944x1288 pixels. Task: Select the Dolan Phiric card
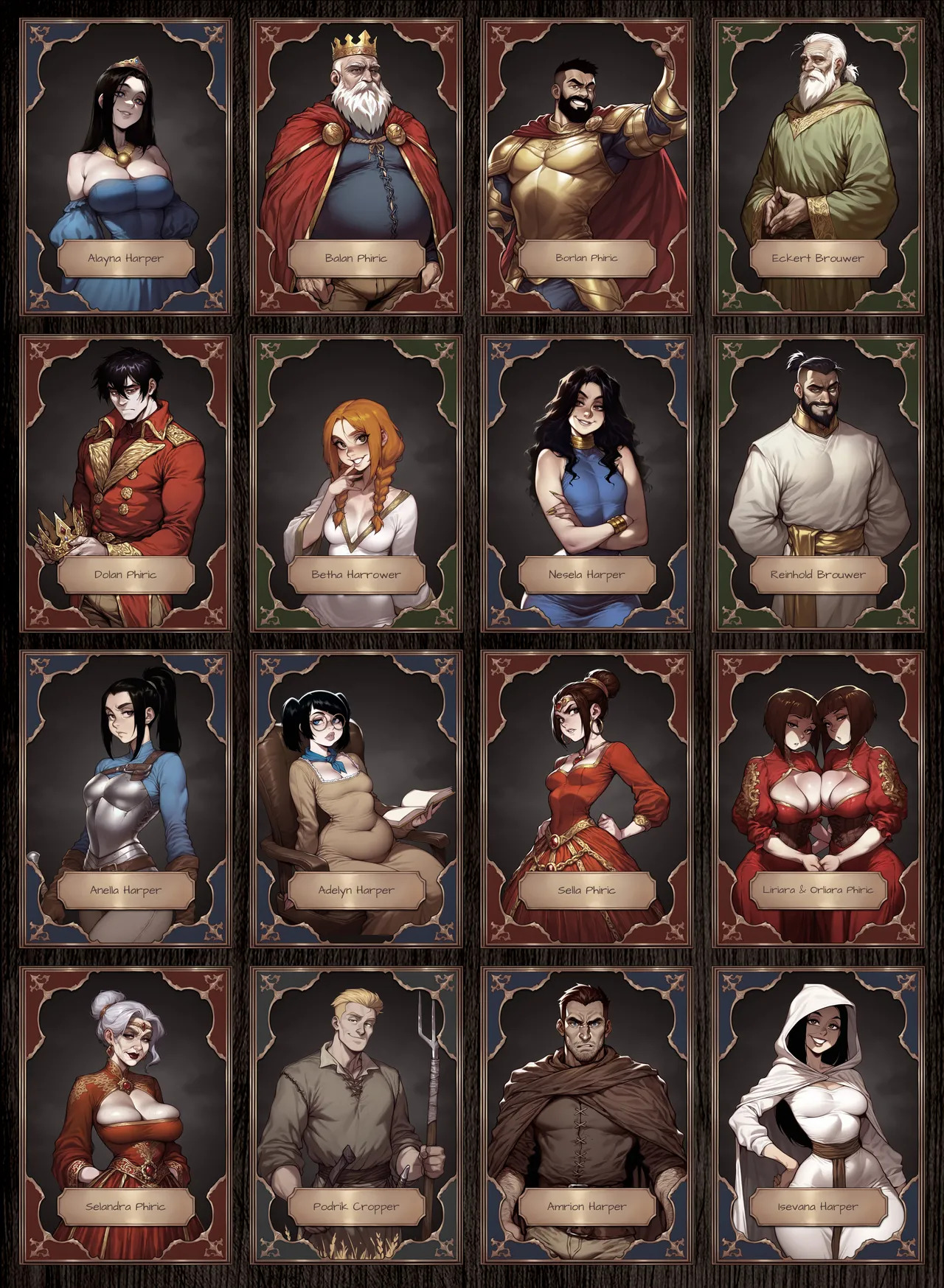[x=125, y=484]
